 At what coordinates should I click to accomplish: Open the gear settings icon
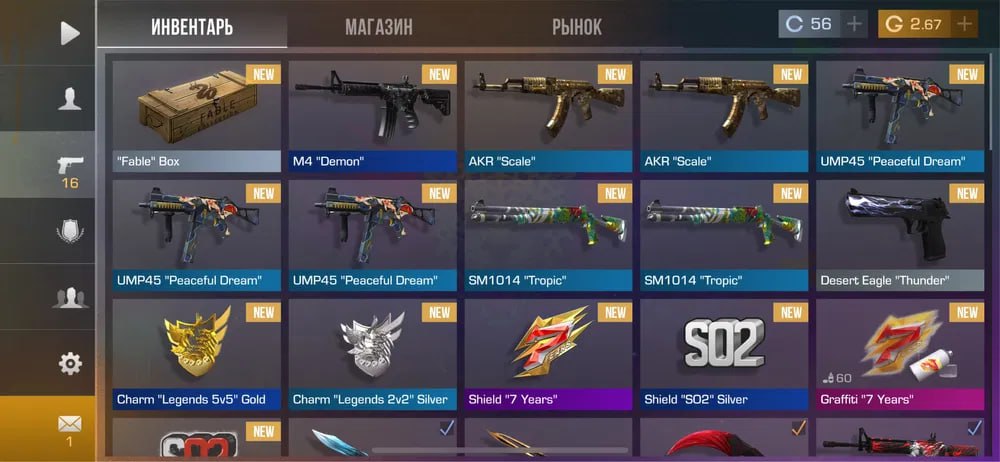click(69, 363)
